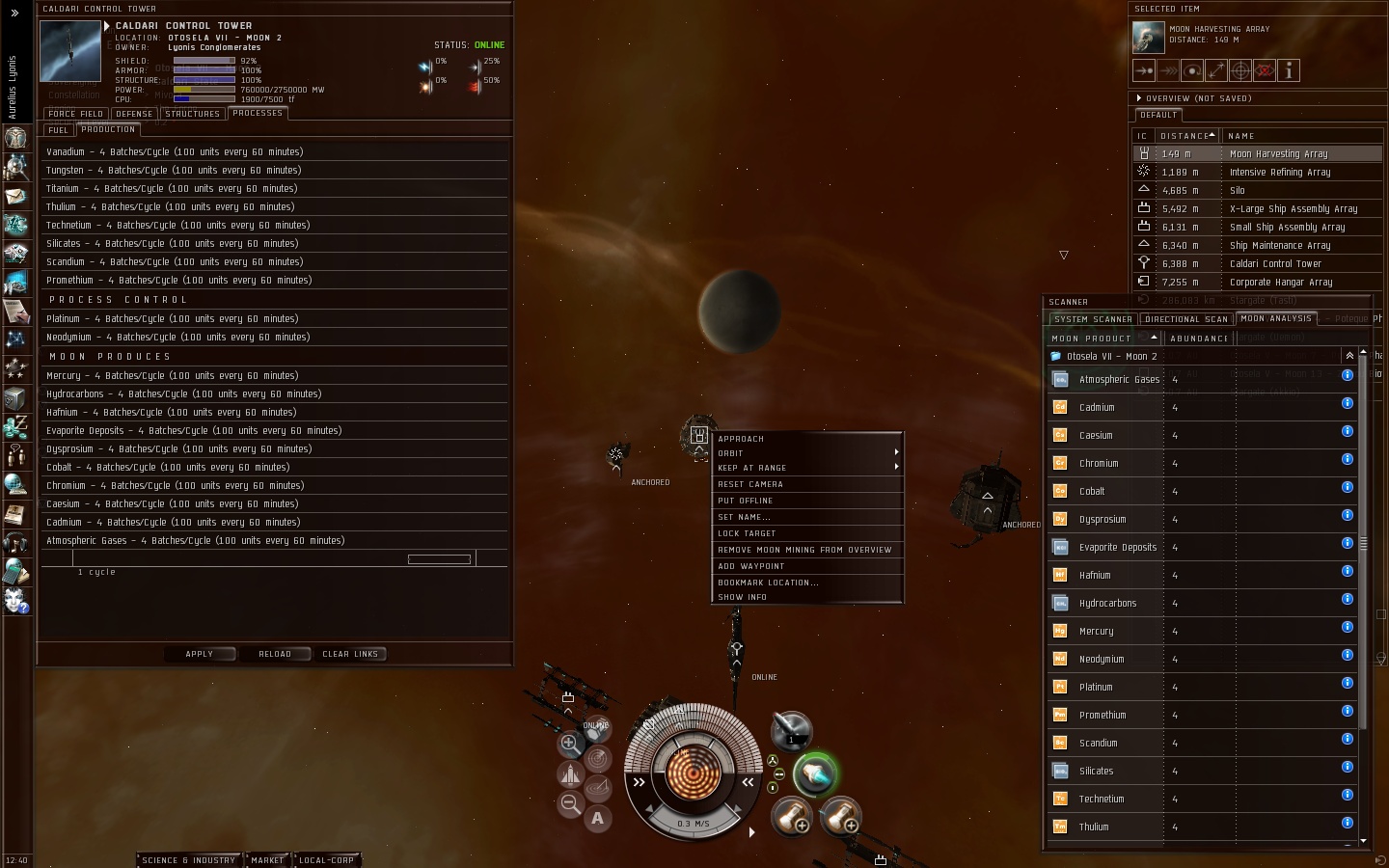Switch to the System Scanner tab
The width and height of the screenshot is (1389, 868).
click(x=1093, y=319)
